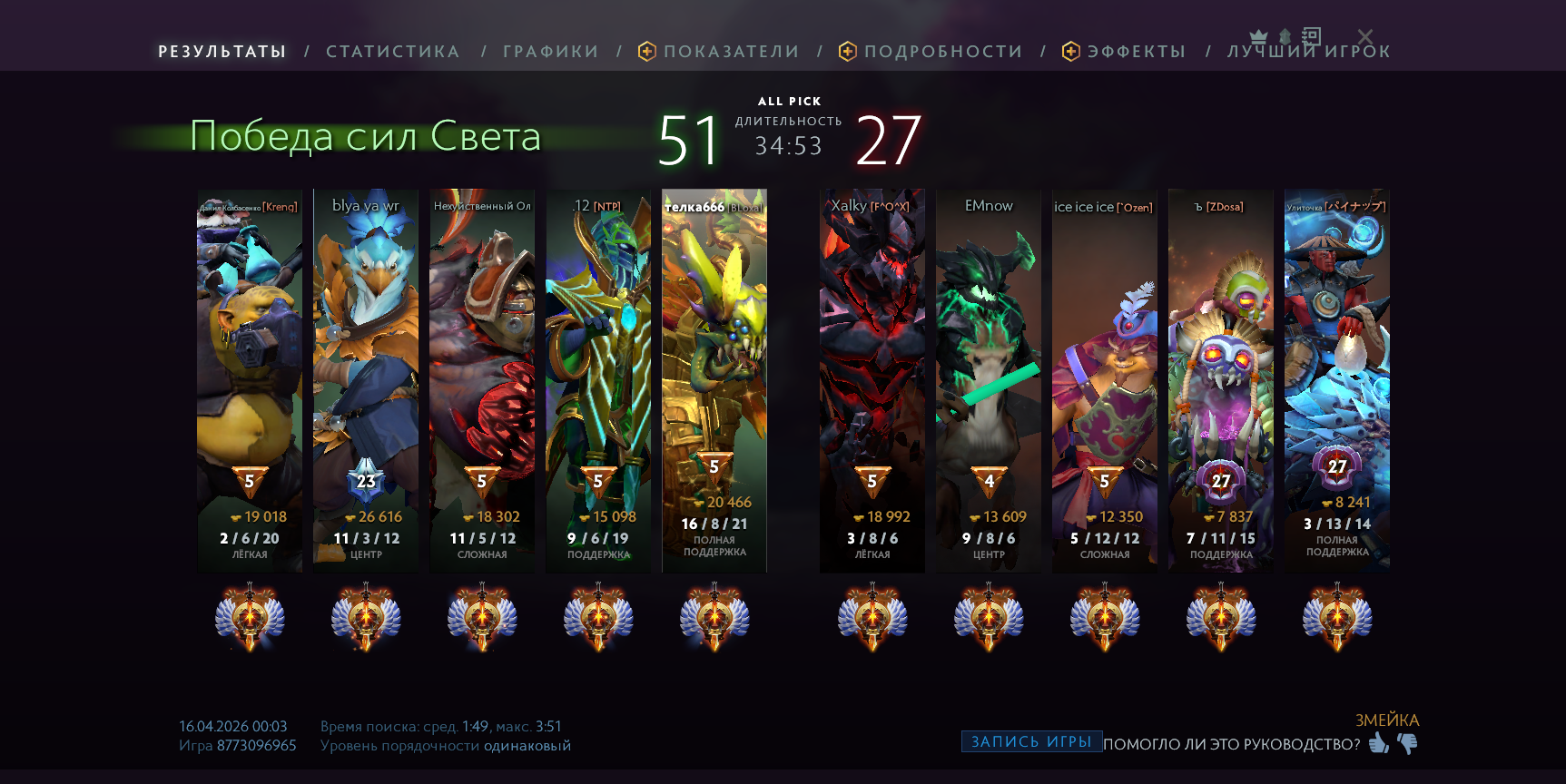Open the ГРАФИКИ tab
This screenshot has width=1566, height=784.
tap(550, 52)
